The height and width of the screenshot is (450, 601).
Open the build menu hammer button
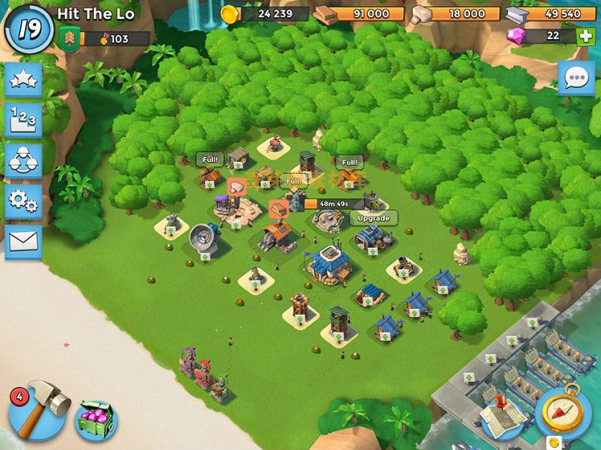click(37, 410)
